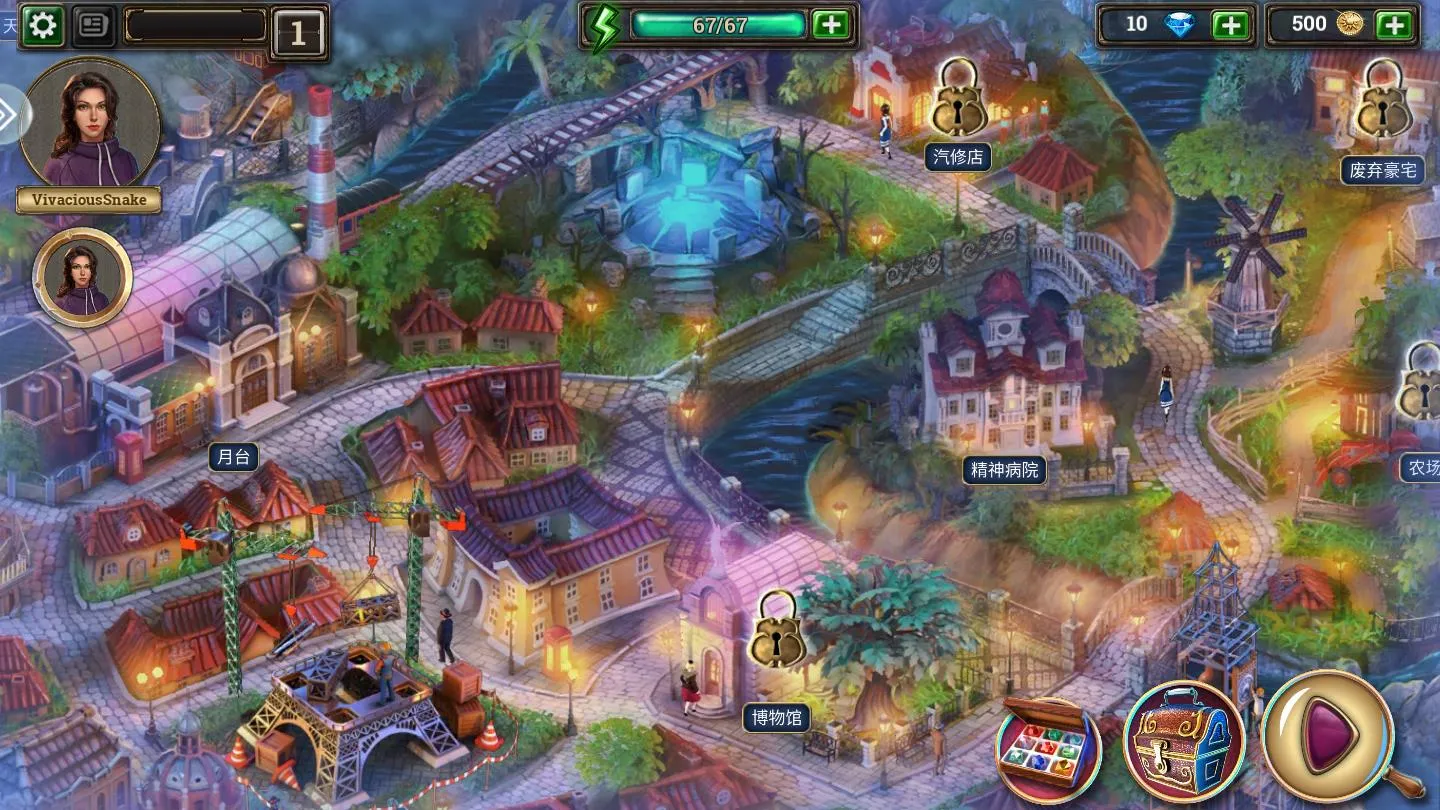Open the news list icon

[94, 26]
